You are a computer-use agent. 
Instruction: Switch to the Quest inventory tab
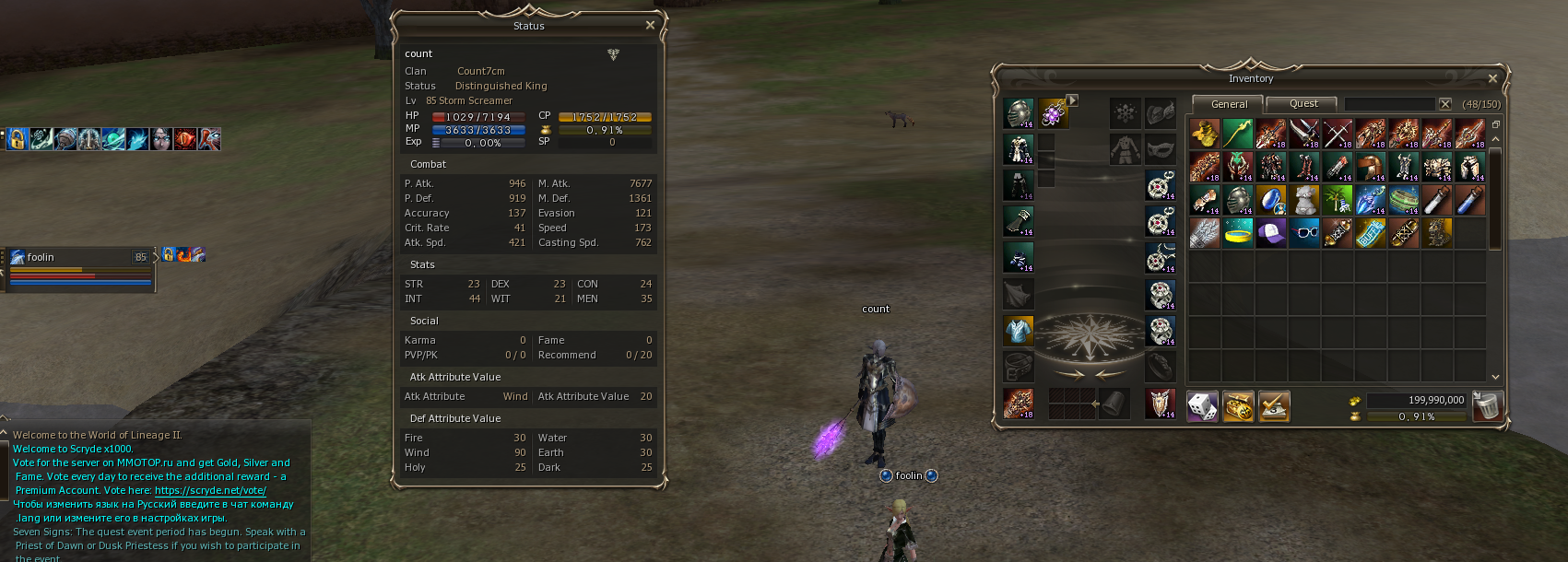[x=1303, y=104]
